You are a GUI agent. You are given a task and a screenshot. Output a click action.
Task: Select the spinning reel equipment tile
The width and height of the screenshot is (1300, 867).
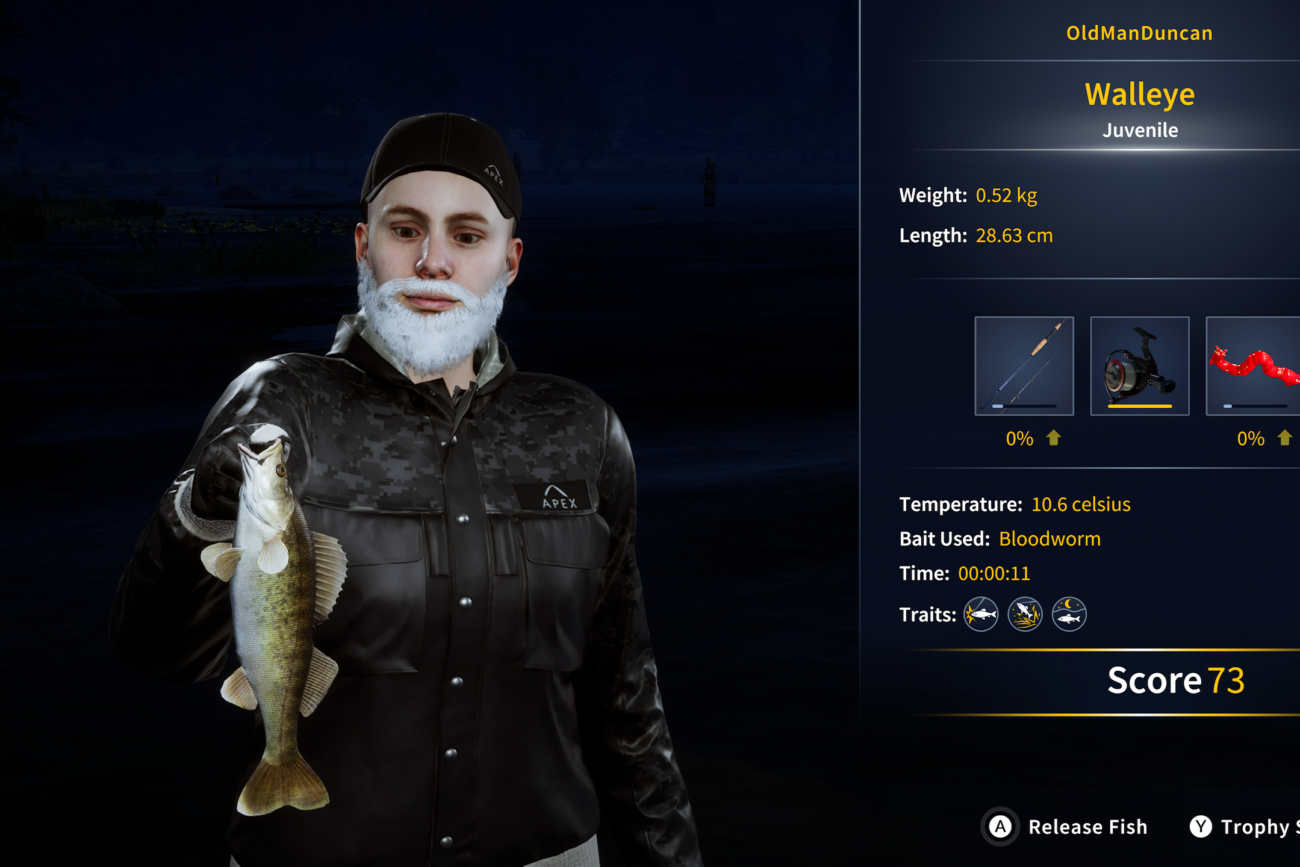tap(1139, 365)
